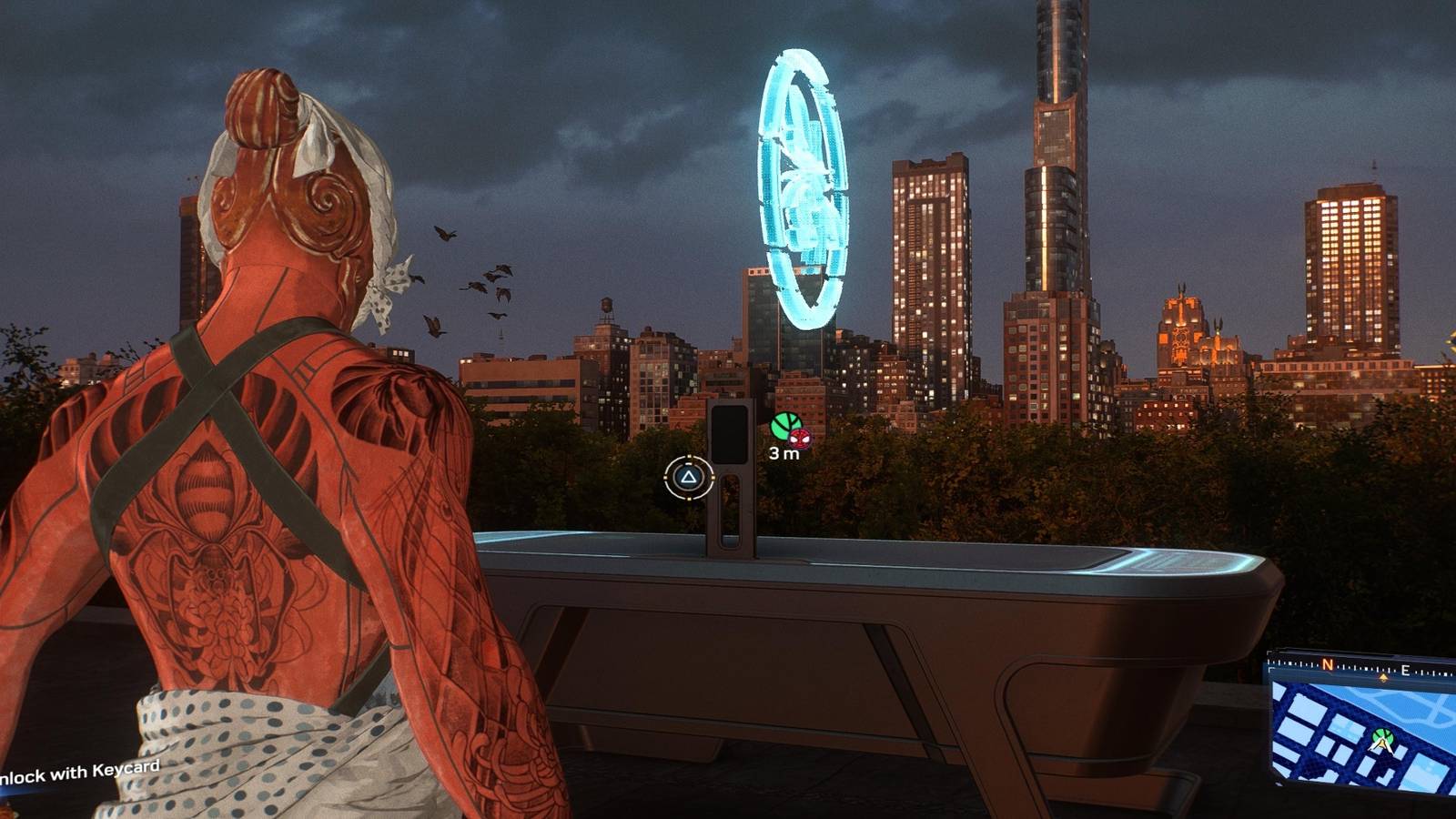Click the green mission circle on minimap
The image size is (1456, 819).
point(1381,735)
